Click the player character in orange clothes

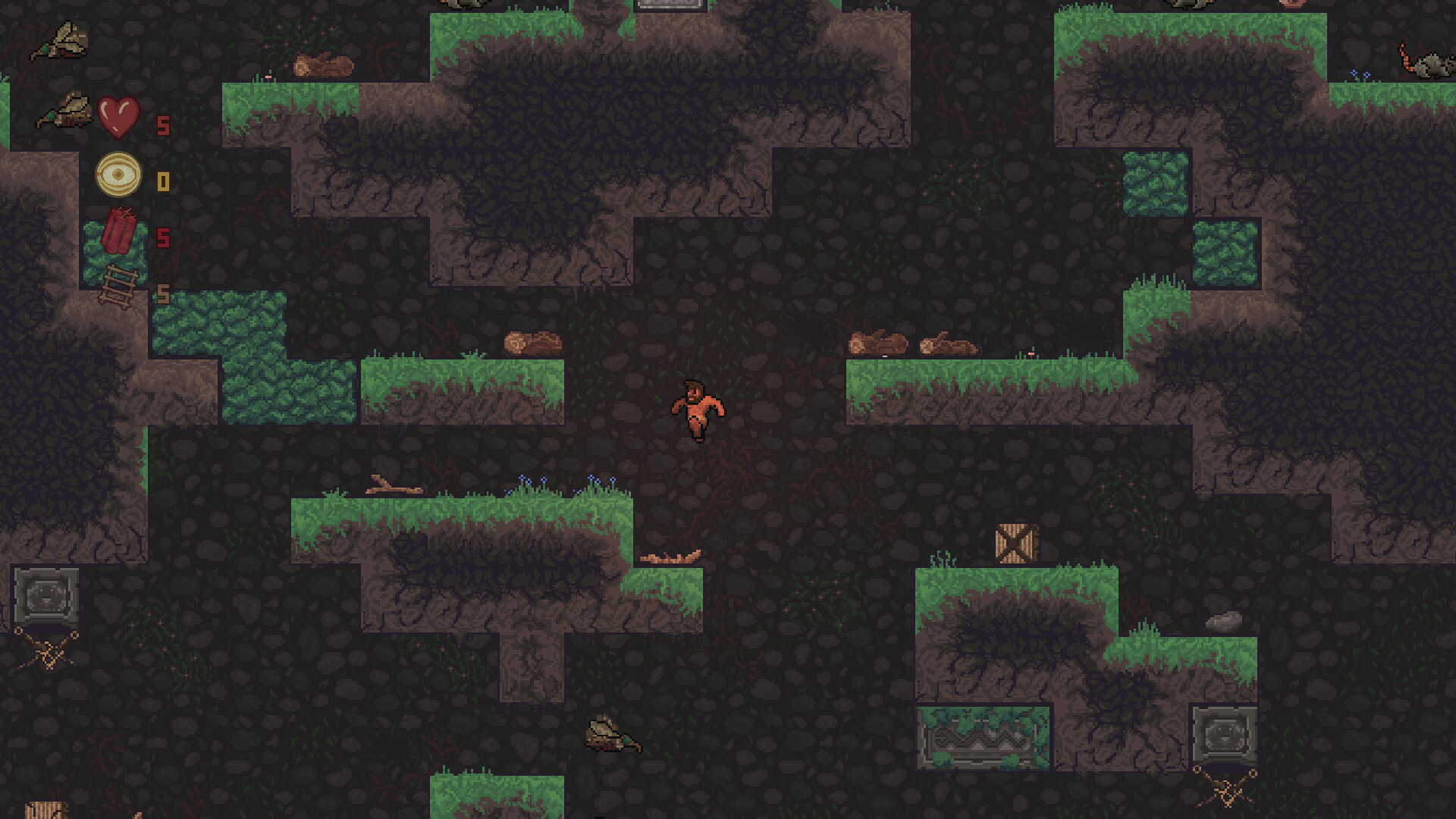tap(699, 409)
